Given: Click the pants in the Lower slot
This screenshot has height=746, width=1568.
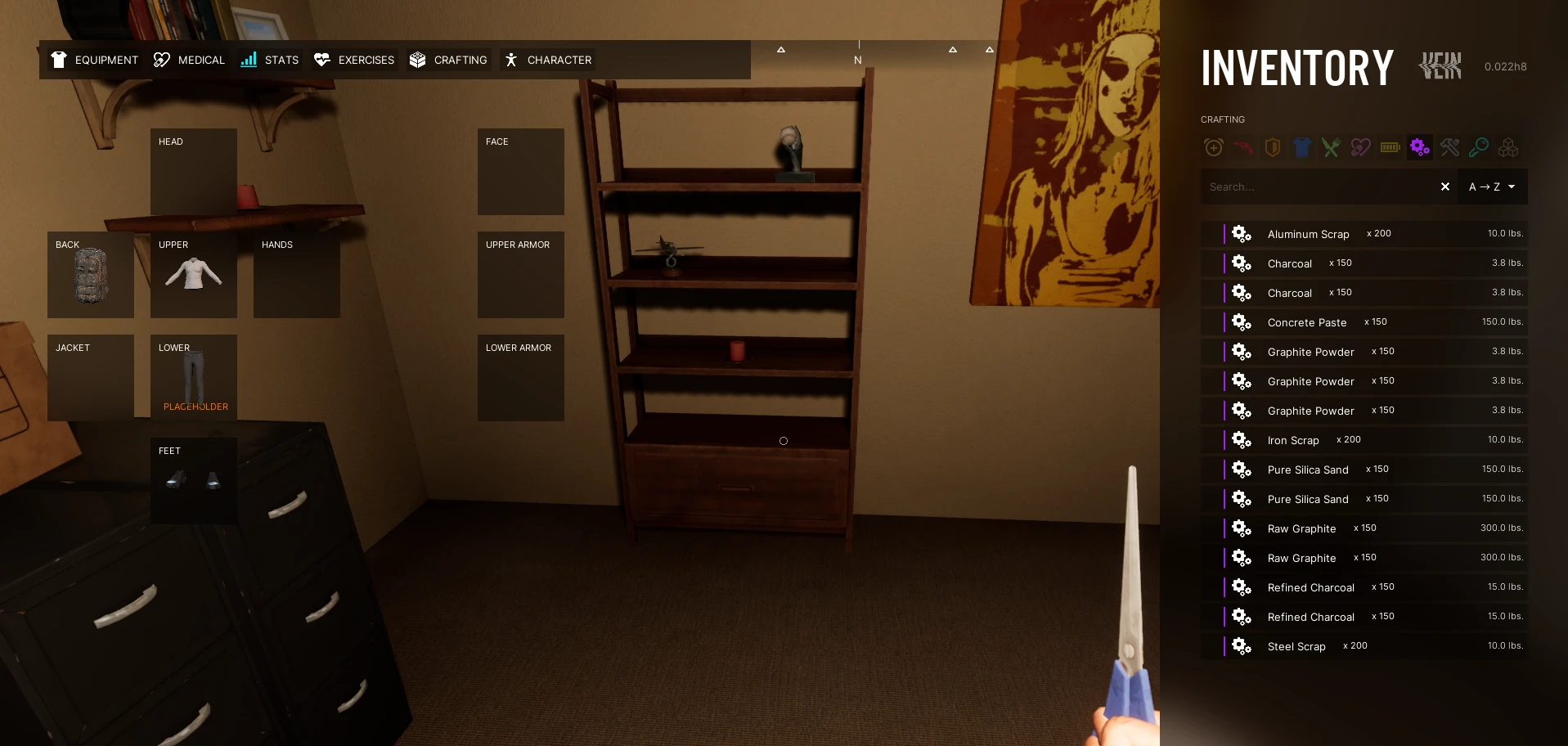Looking at the screenshot, I should [x=194, y=378].
